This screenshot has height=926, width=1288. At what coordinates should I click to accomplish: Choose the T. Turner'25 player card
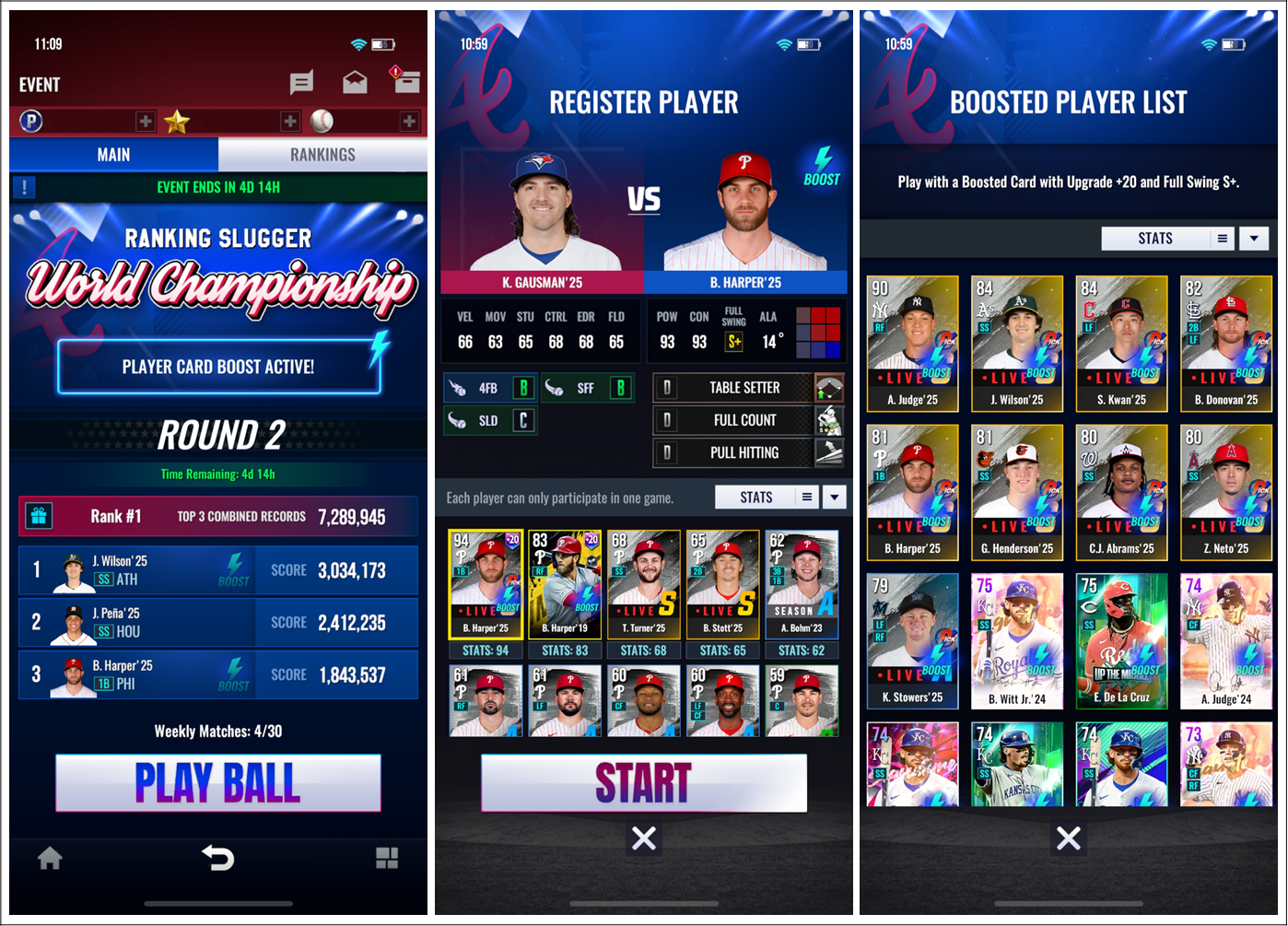point(644,584)
